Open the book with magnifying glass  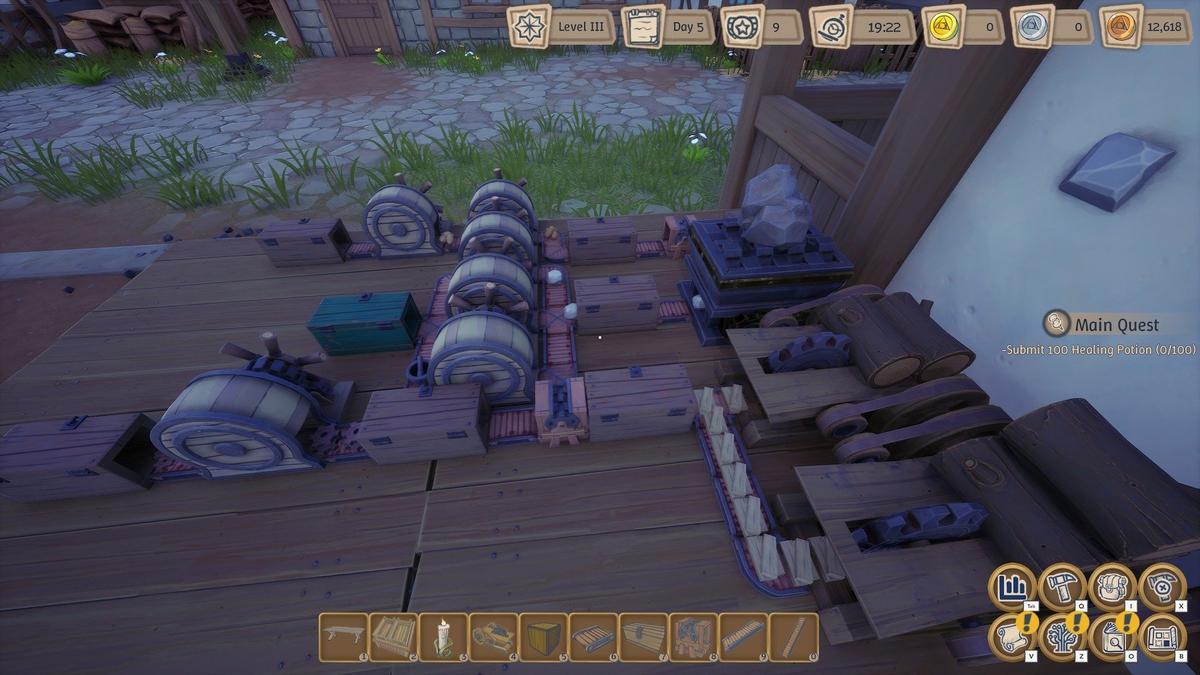click(x=1112, y=636)
